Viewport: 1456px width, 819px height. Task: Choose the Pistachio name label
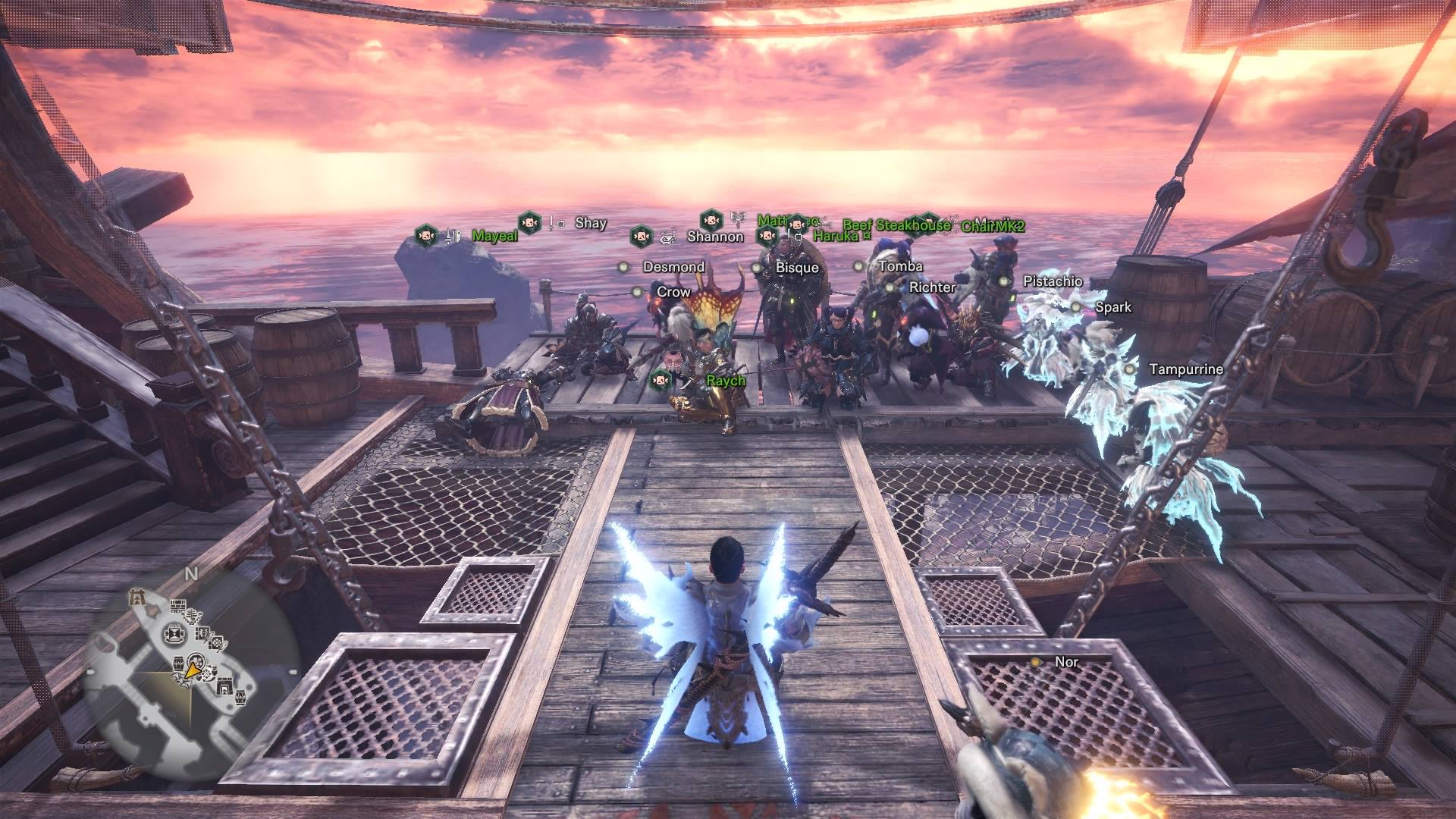coord(1053,281)
